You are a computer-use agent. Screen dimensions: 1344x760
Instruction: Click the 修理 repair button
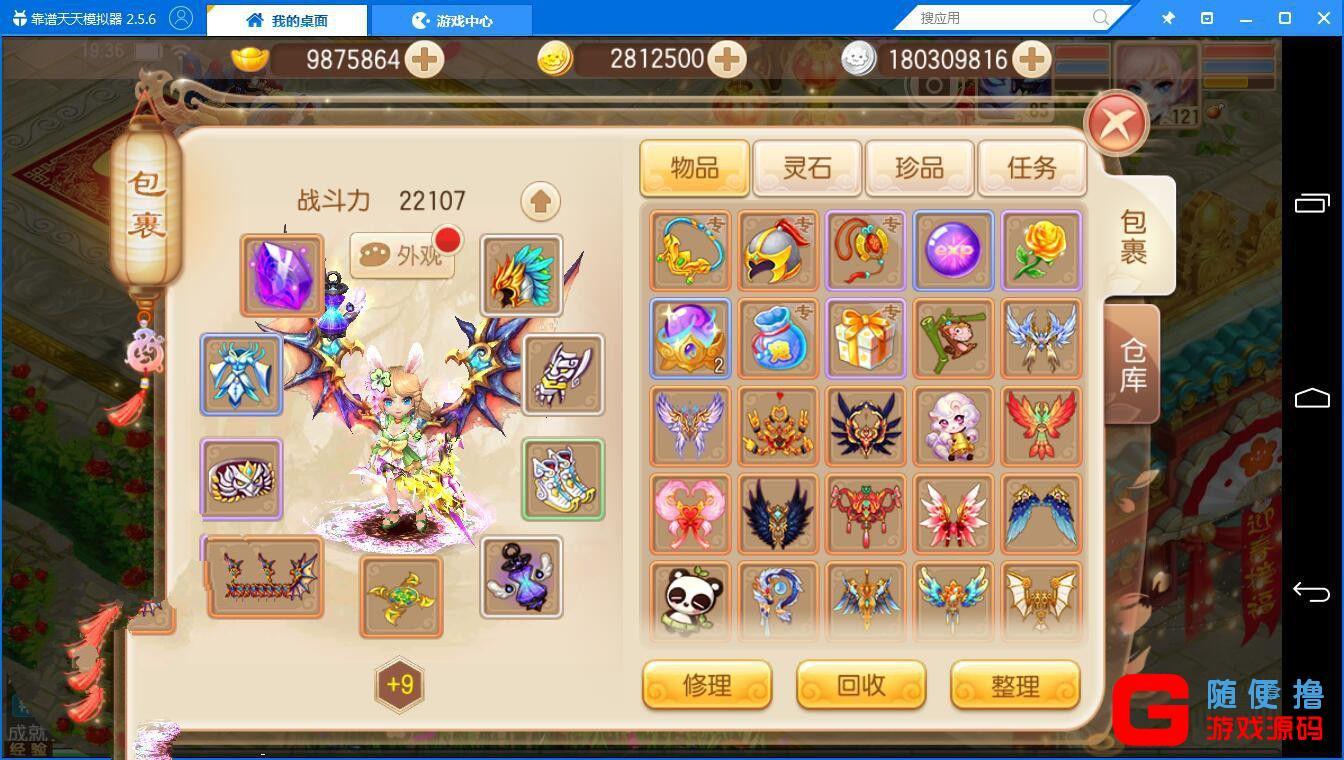tap(707, 685)
